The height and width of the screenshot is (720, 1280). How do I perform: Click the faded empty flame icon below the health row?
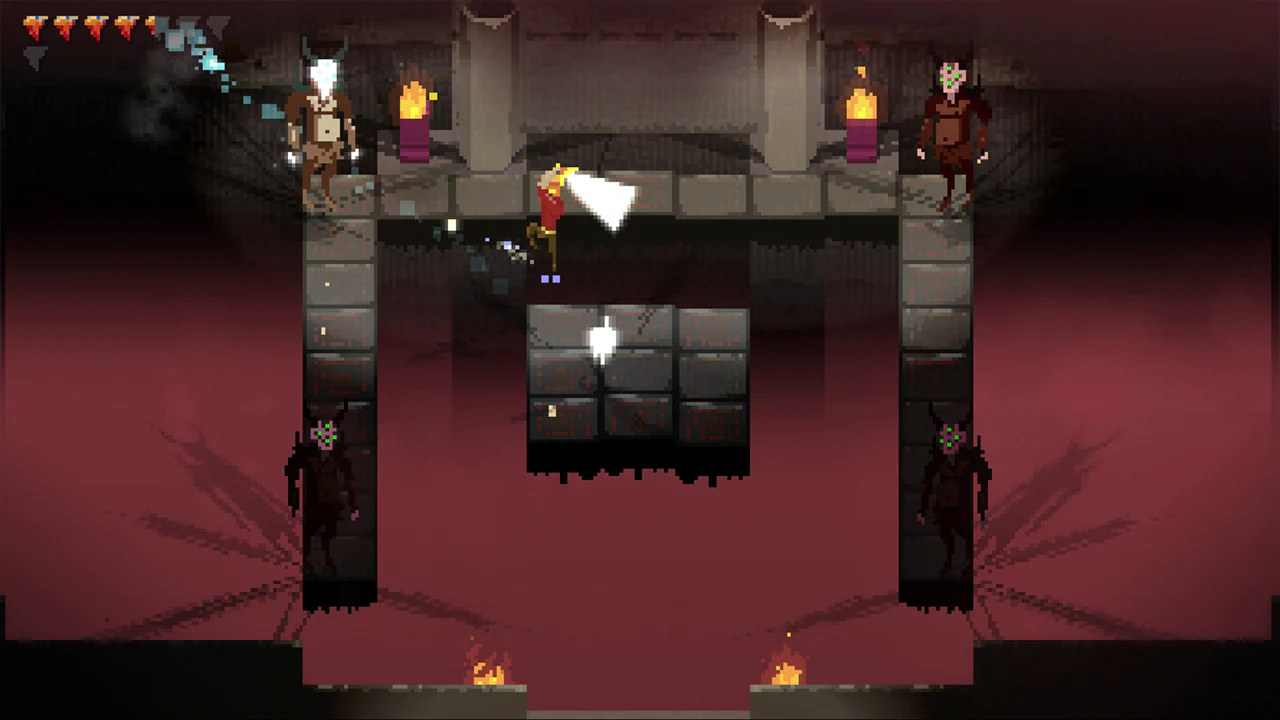click(x=35, y=55)
